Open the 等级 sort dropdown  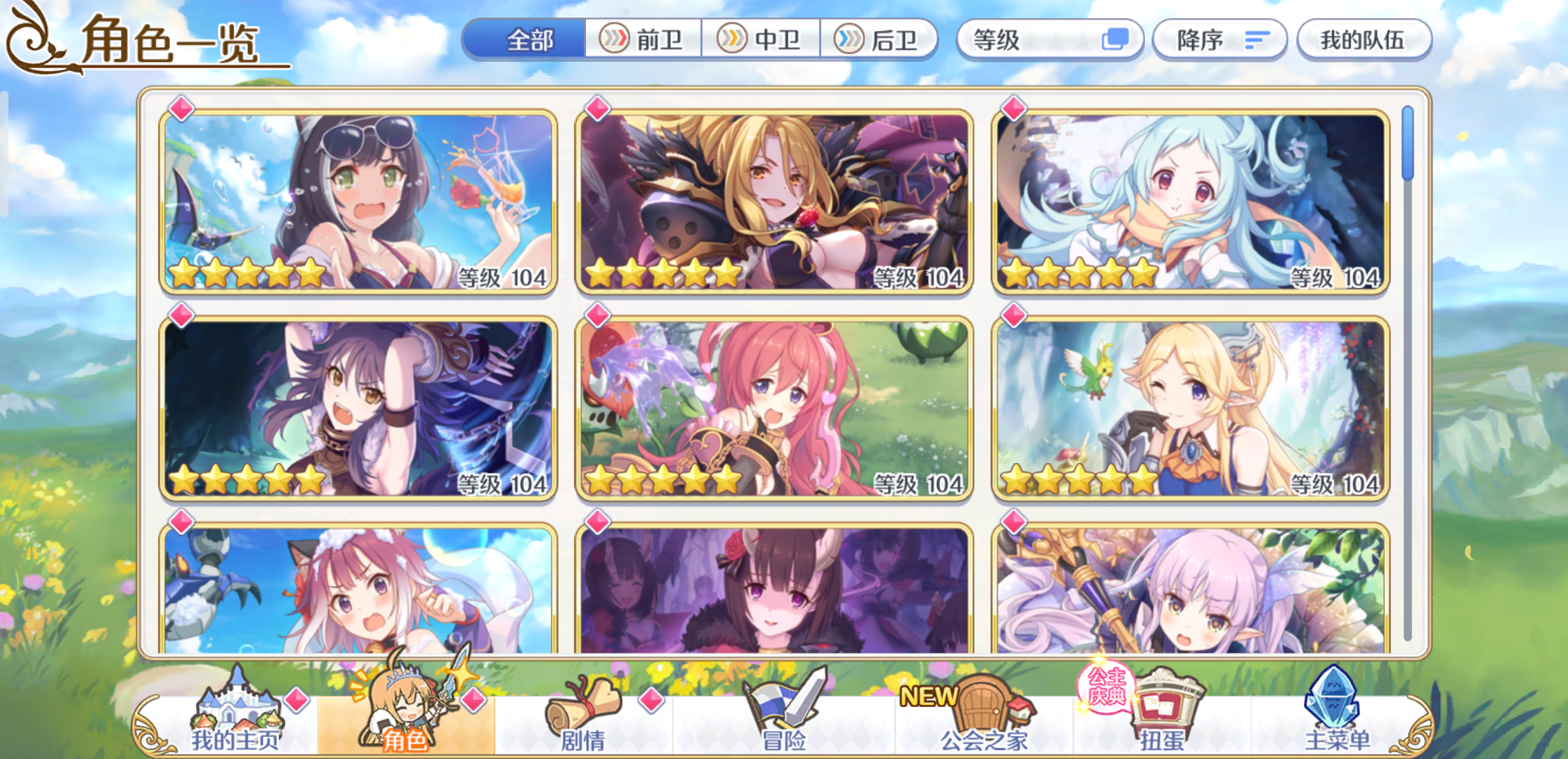coord(1033,40)
